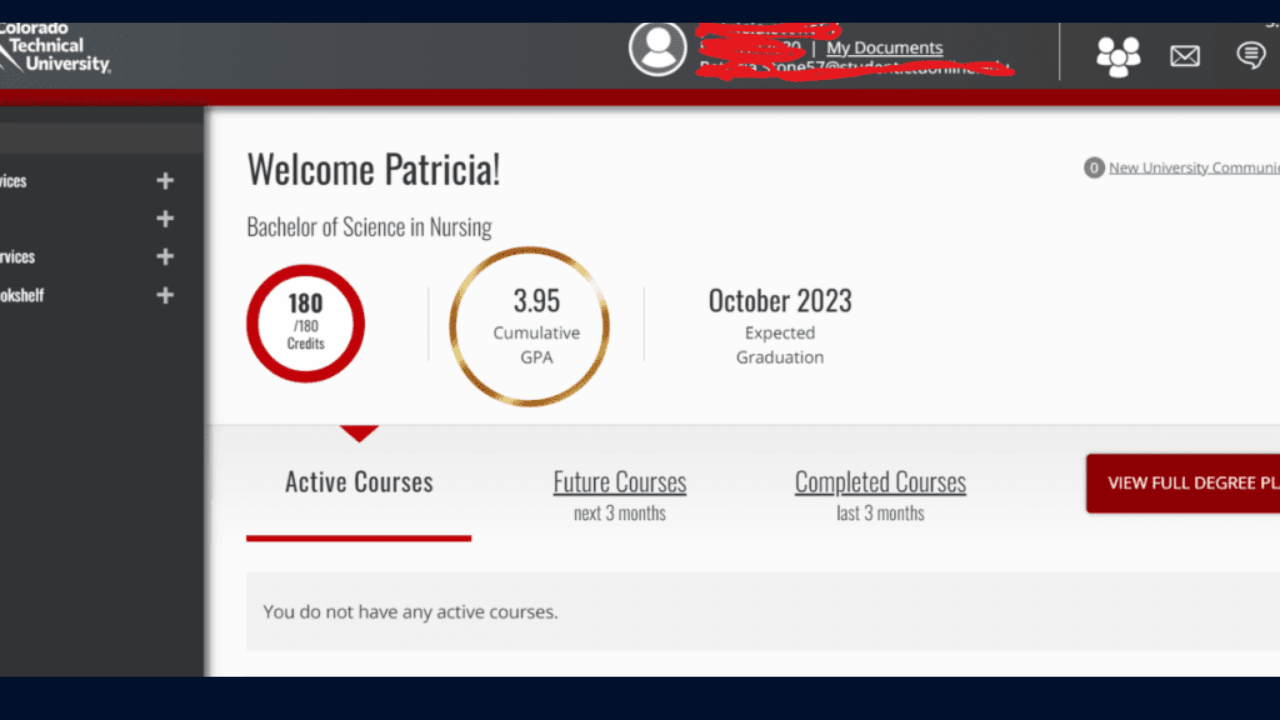Click the highlighted row at top of sidebar
Viewport: 1280px width, 720px height.
coord(100,140)
